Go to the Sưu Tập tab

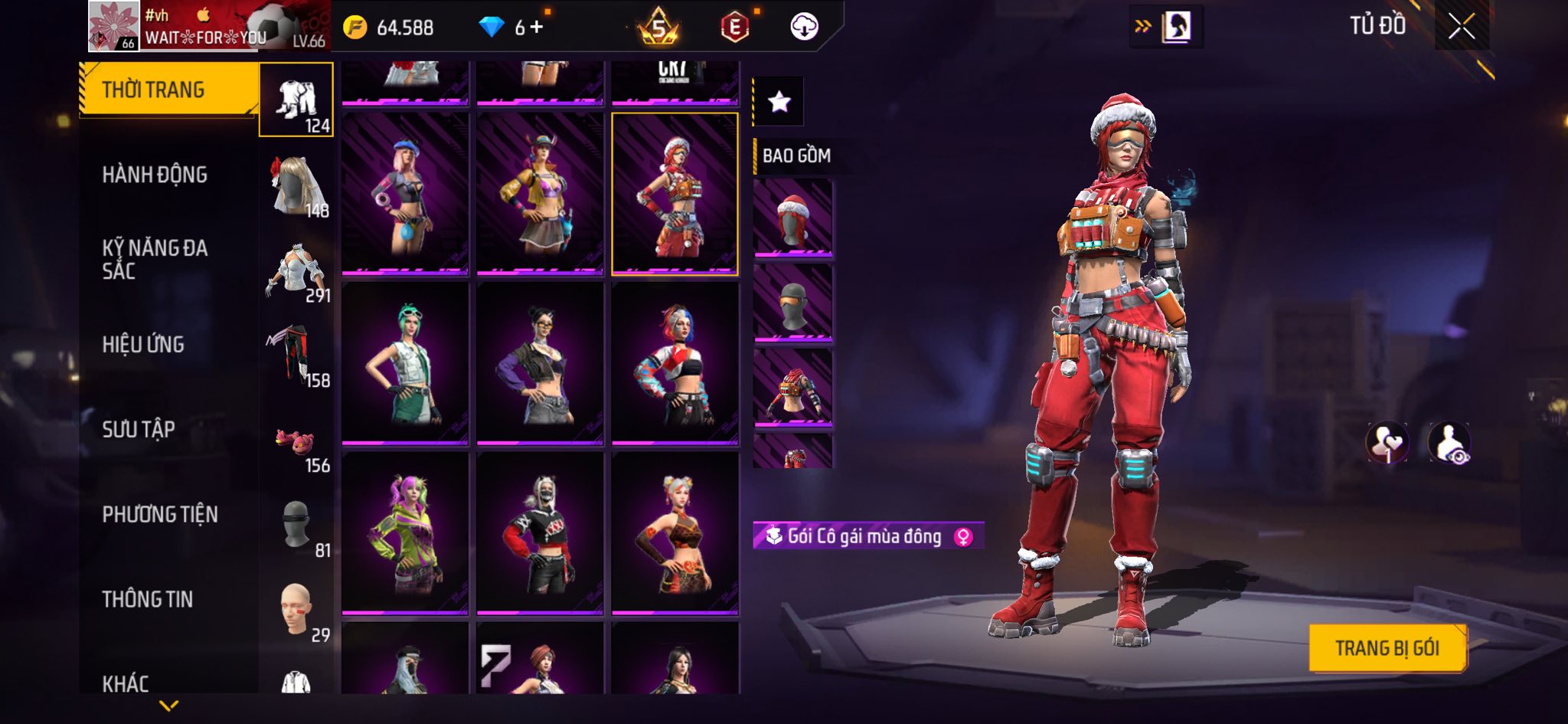pos(139,429)
